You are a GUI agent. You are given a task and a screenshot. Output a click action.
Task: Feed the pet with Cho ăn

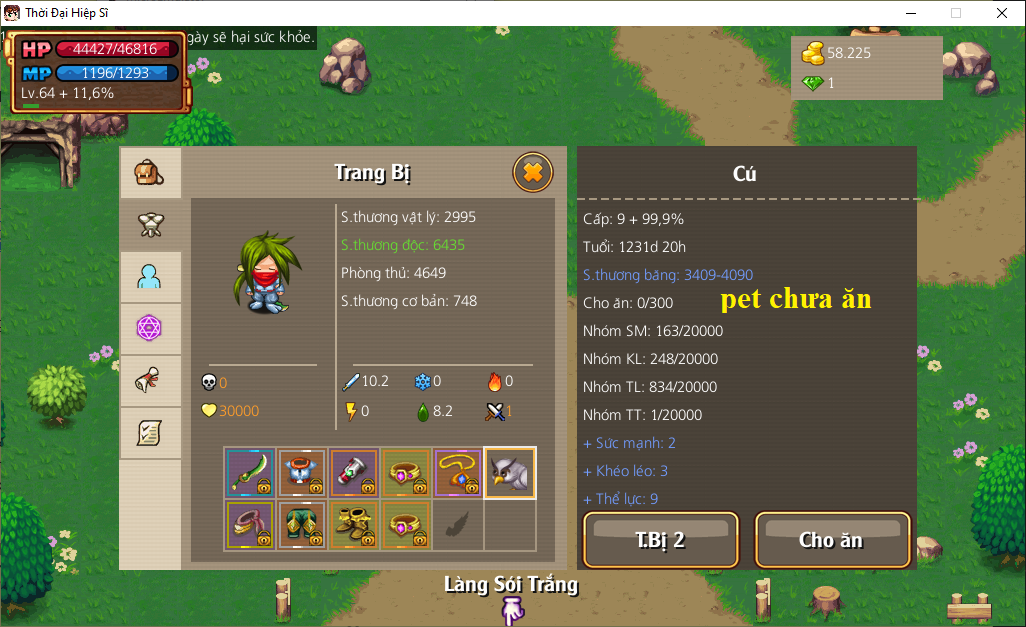coord(832,540)
